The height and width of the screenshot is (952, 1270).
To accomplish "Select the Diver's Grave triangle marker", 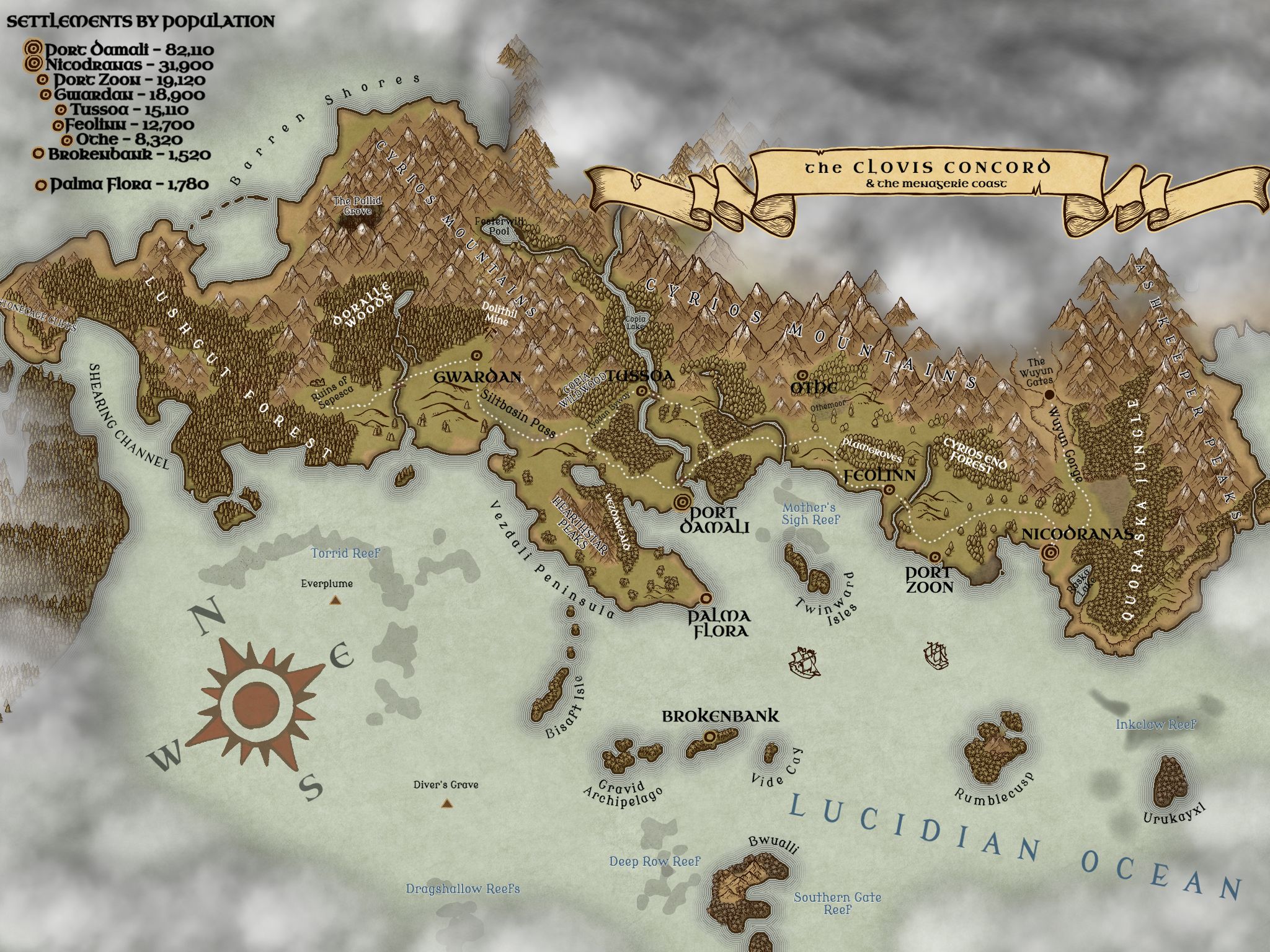I will point(446,803).
